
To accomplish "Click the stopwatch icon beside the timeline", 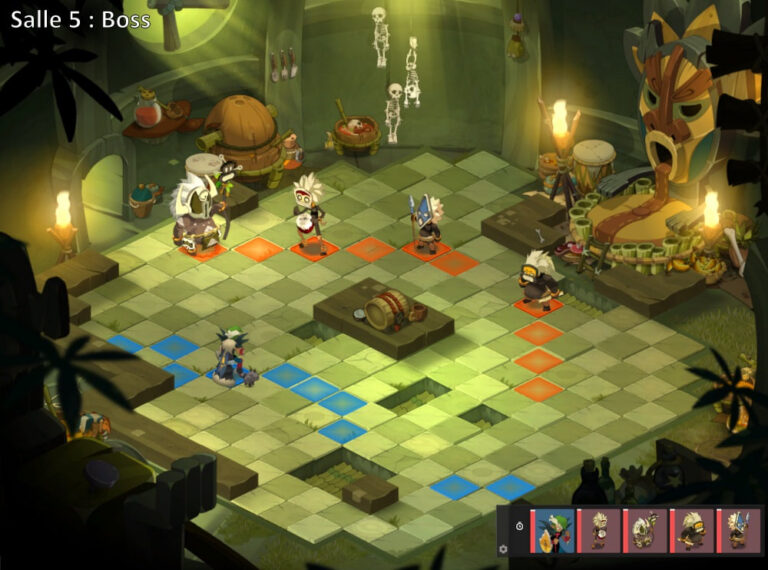I will coord(519,526).
